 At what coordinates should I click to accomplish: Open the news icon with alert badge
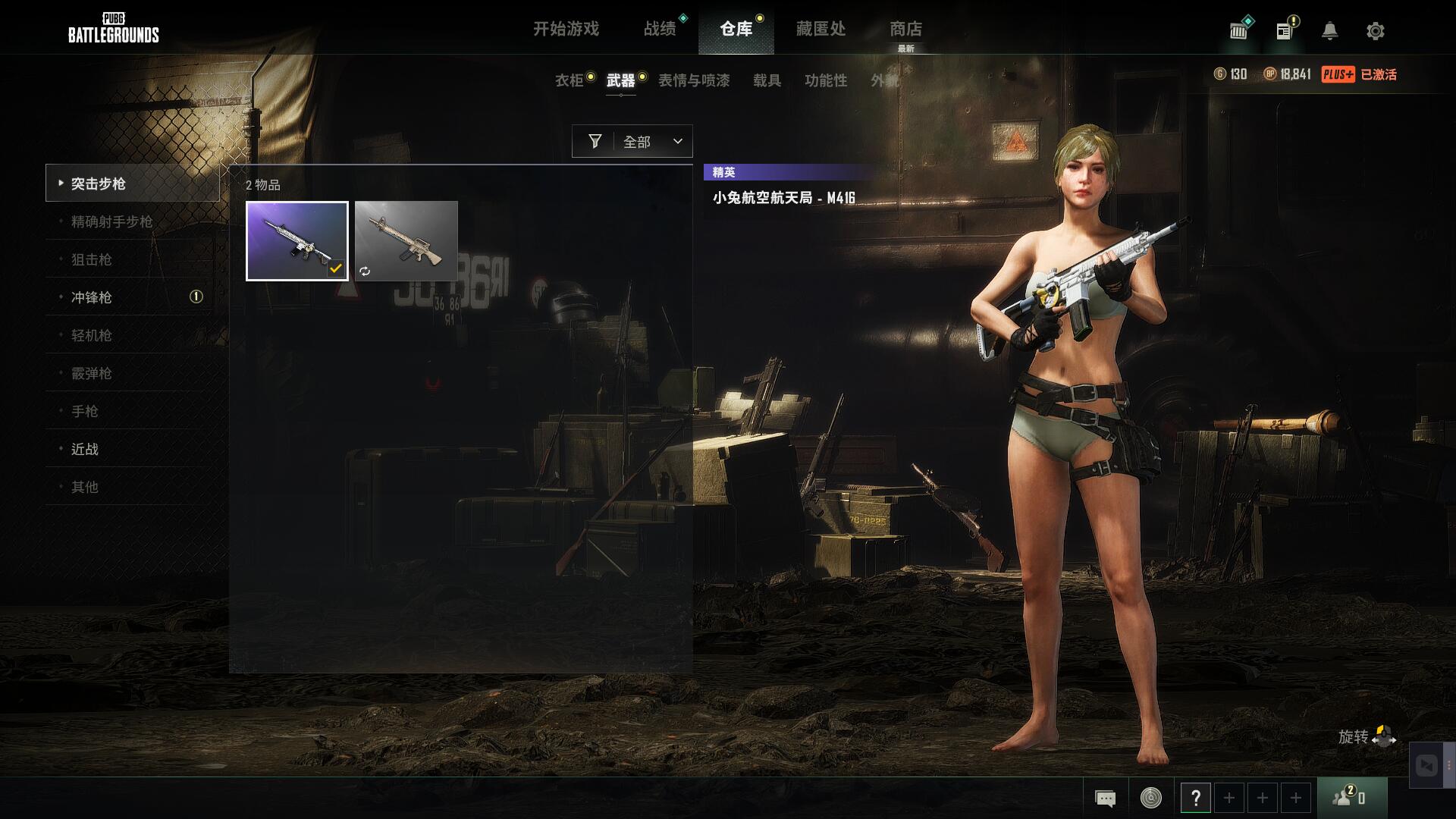pyautogui.click(x=1283, y=30)
